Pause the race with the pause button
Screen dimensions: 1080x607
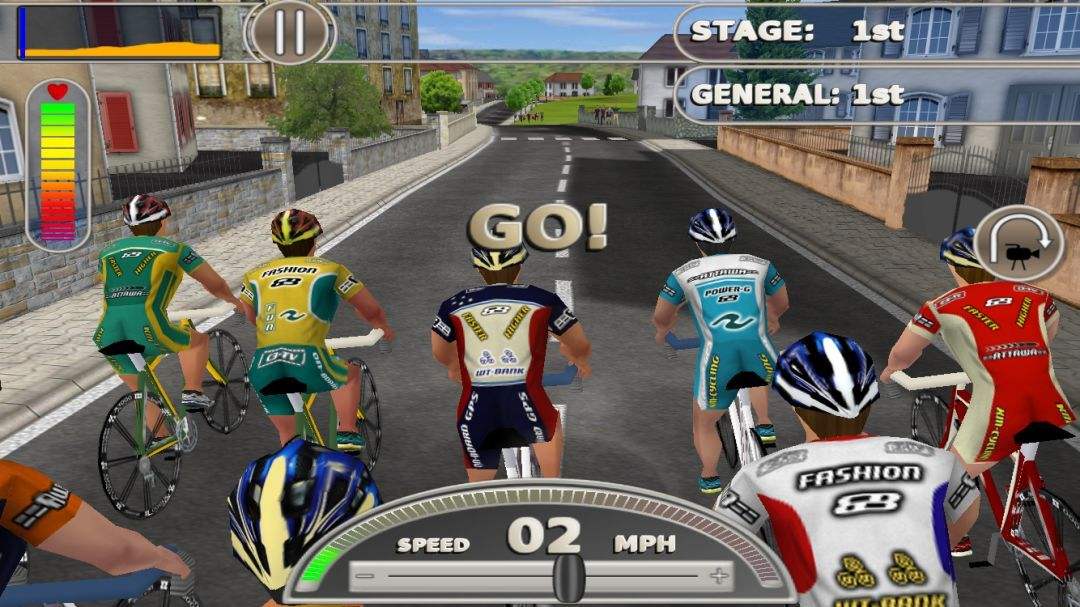[290, 33]
